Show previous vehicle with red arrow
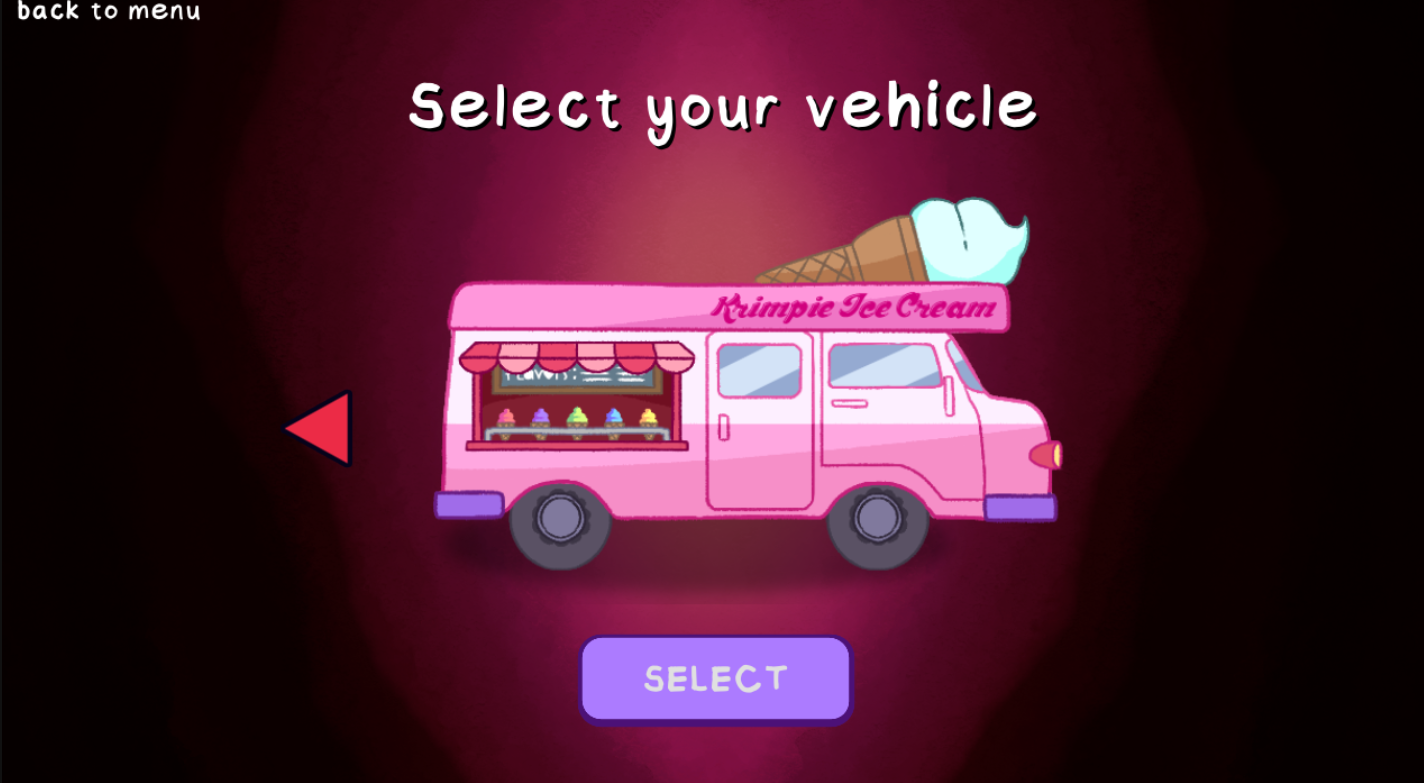1424x783 pixels. click(x=322, y=428)
